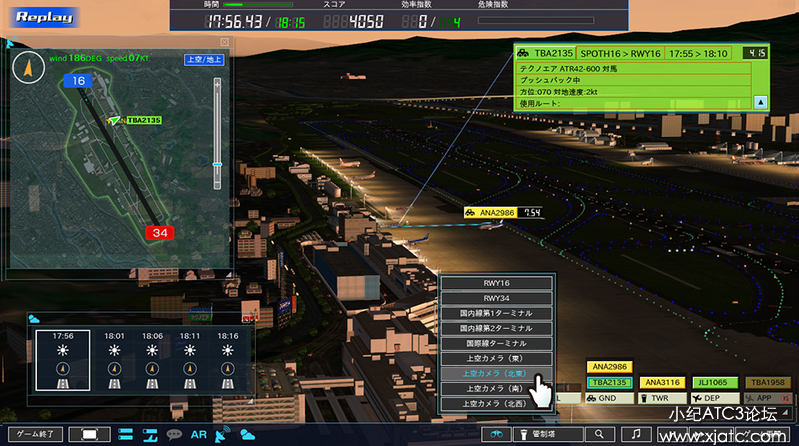799x446 pixels.
Task: Select the ANA3116 flight strip
Action: pos(662,382)
